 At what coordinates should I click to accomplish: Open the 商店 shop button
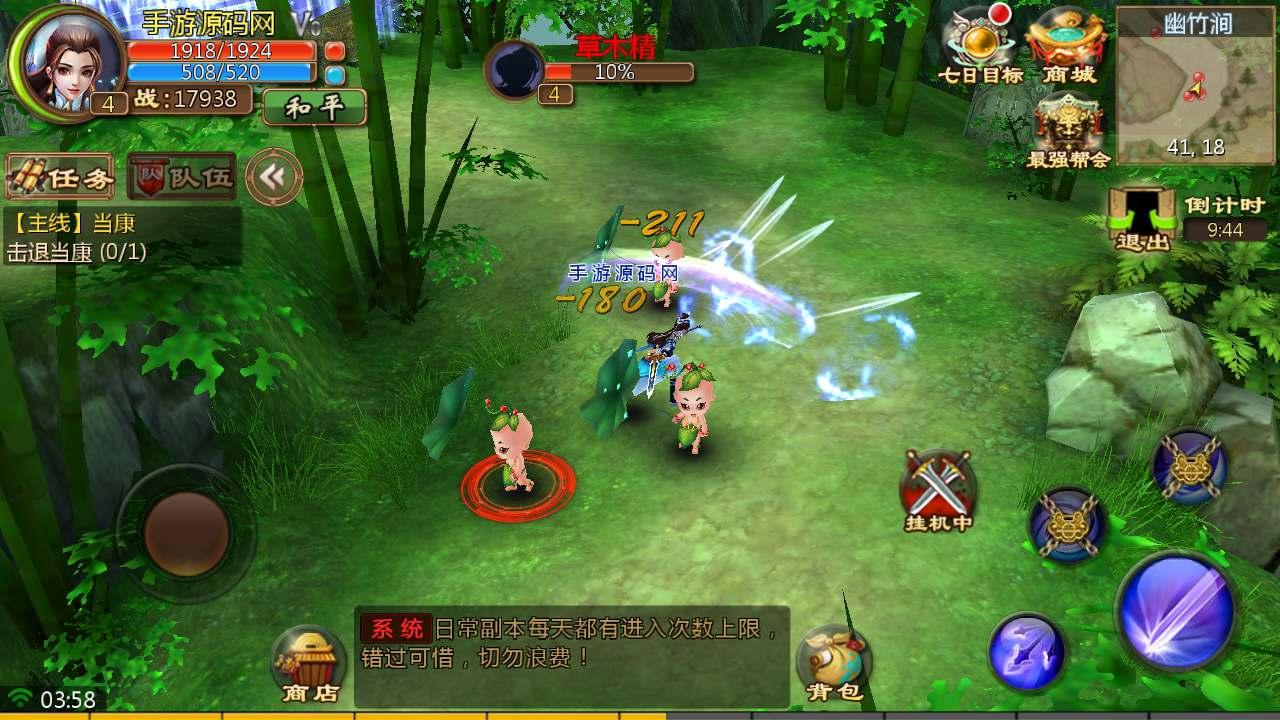[309, 664]
